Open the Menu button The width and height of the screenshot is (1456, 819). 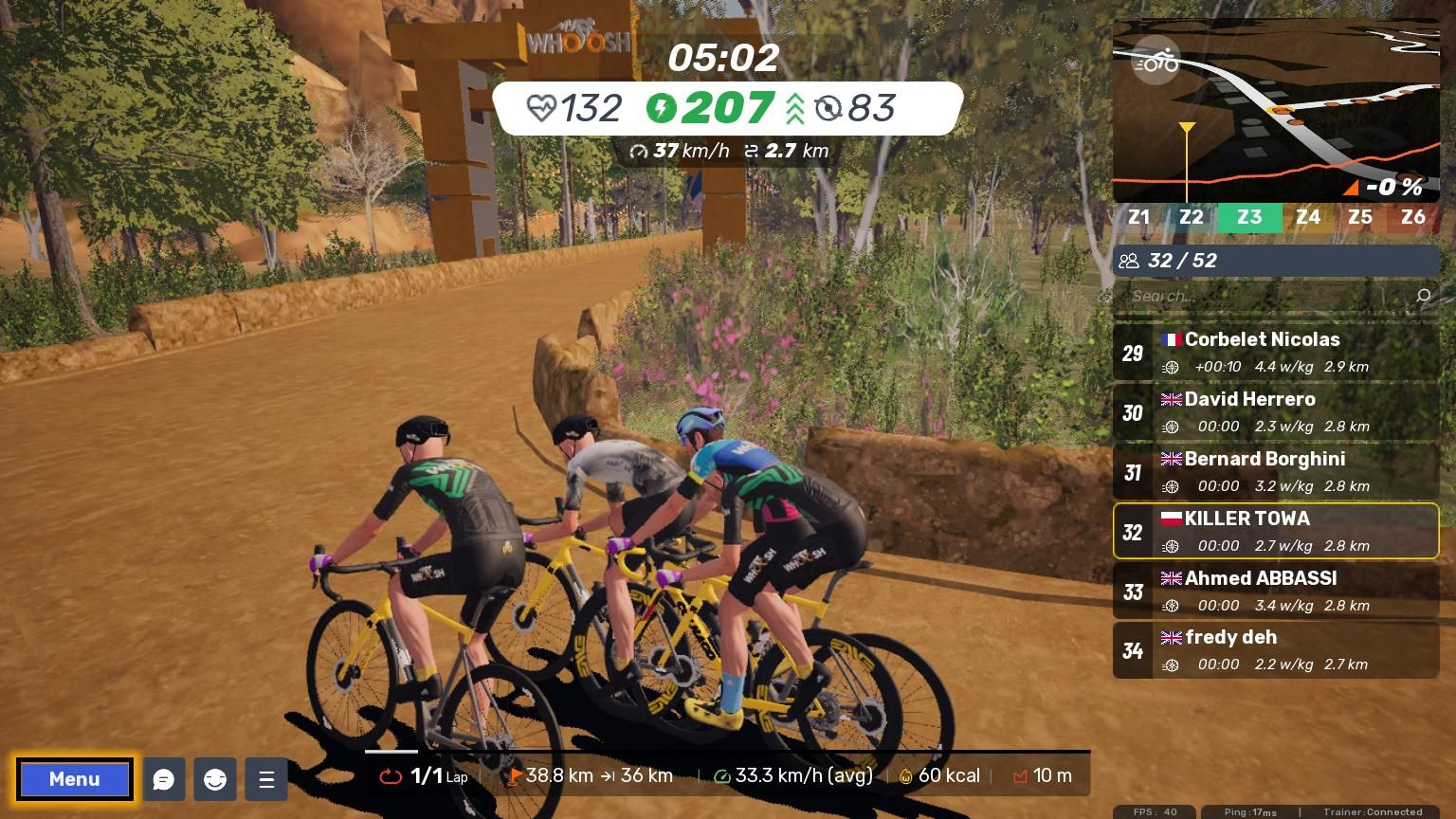pos(74,779)
